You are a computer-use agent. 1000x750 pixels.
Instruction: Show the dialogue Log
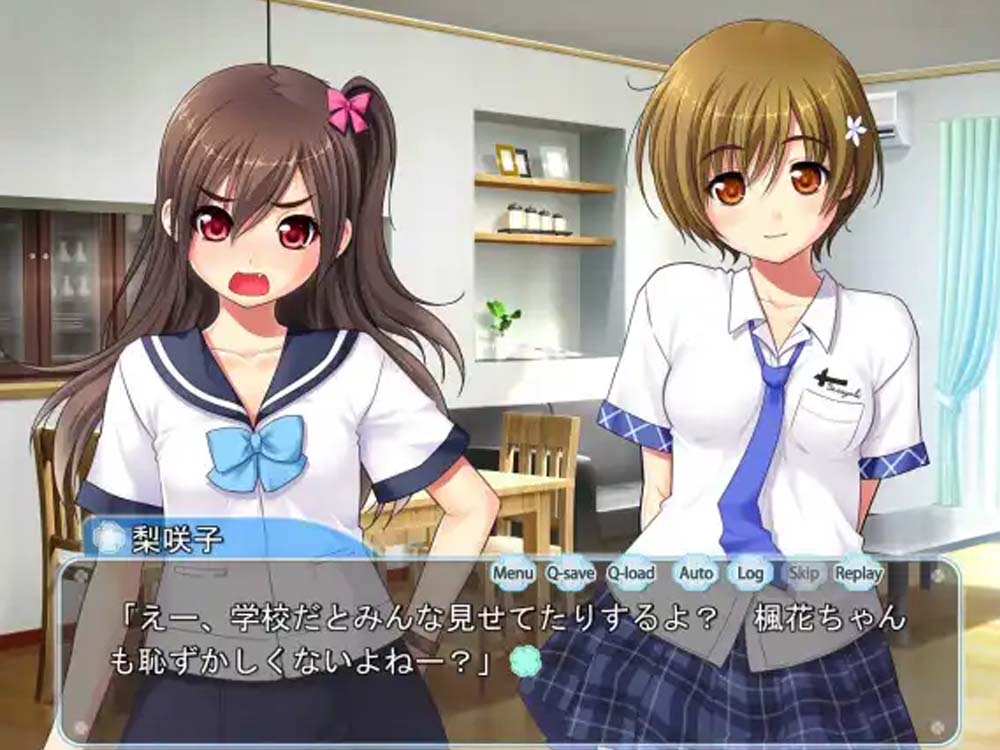(x=750, y=573)
